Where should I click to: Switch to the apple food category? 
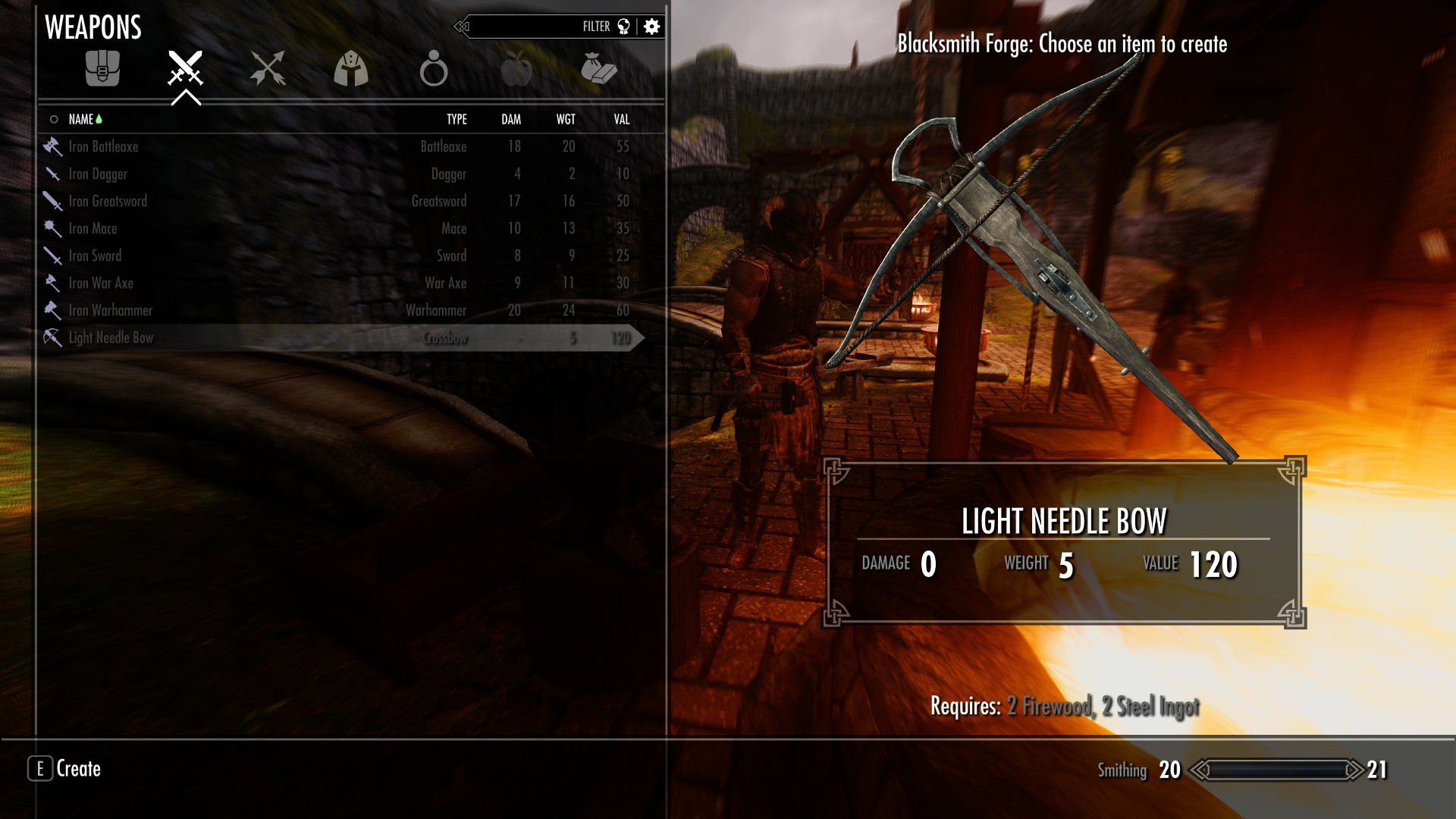pyautogui.click(x=516, y=68)
